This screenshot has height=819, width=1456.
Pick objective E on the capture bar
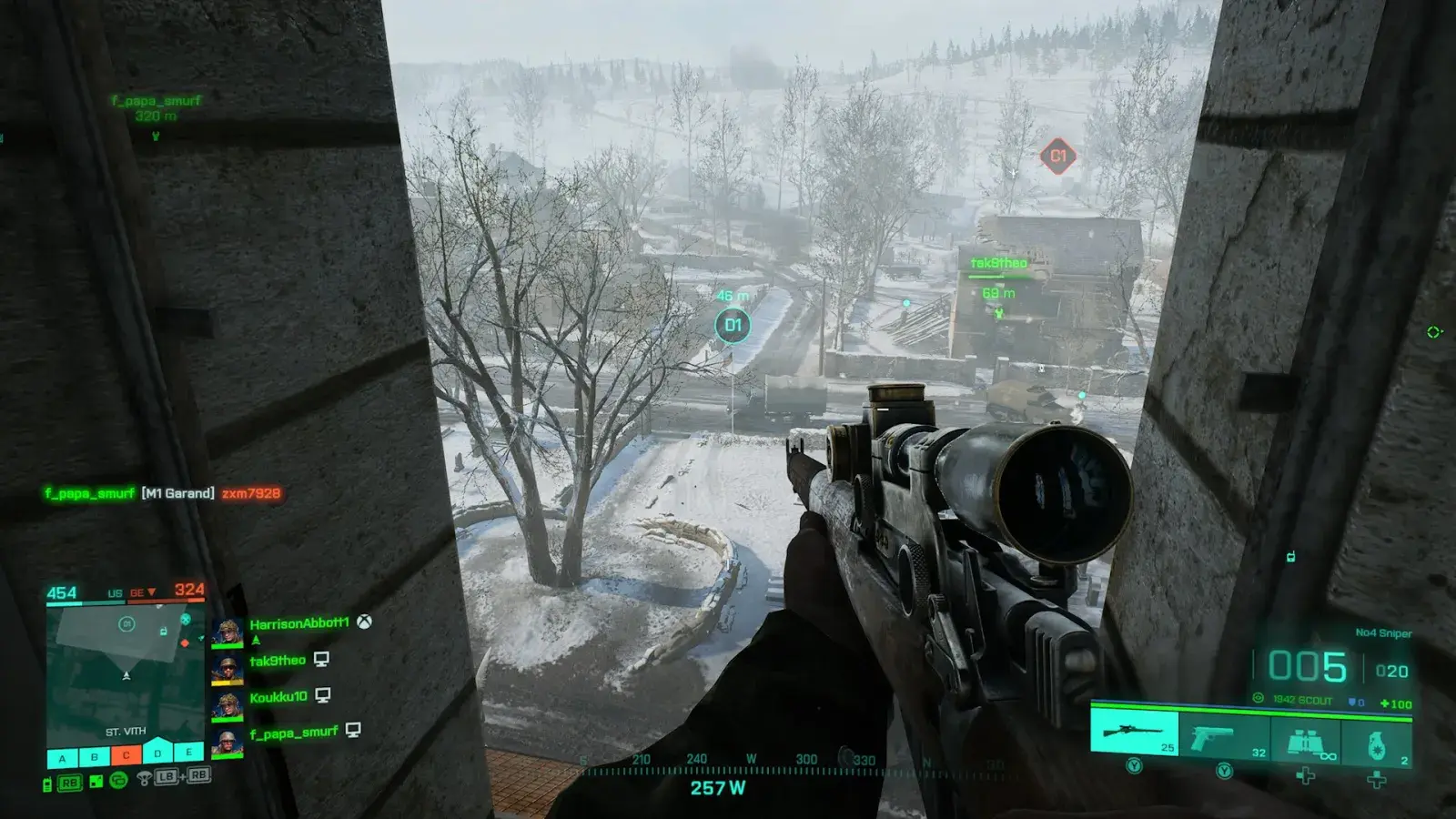click(189, 753)
